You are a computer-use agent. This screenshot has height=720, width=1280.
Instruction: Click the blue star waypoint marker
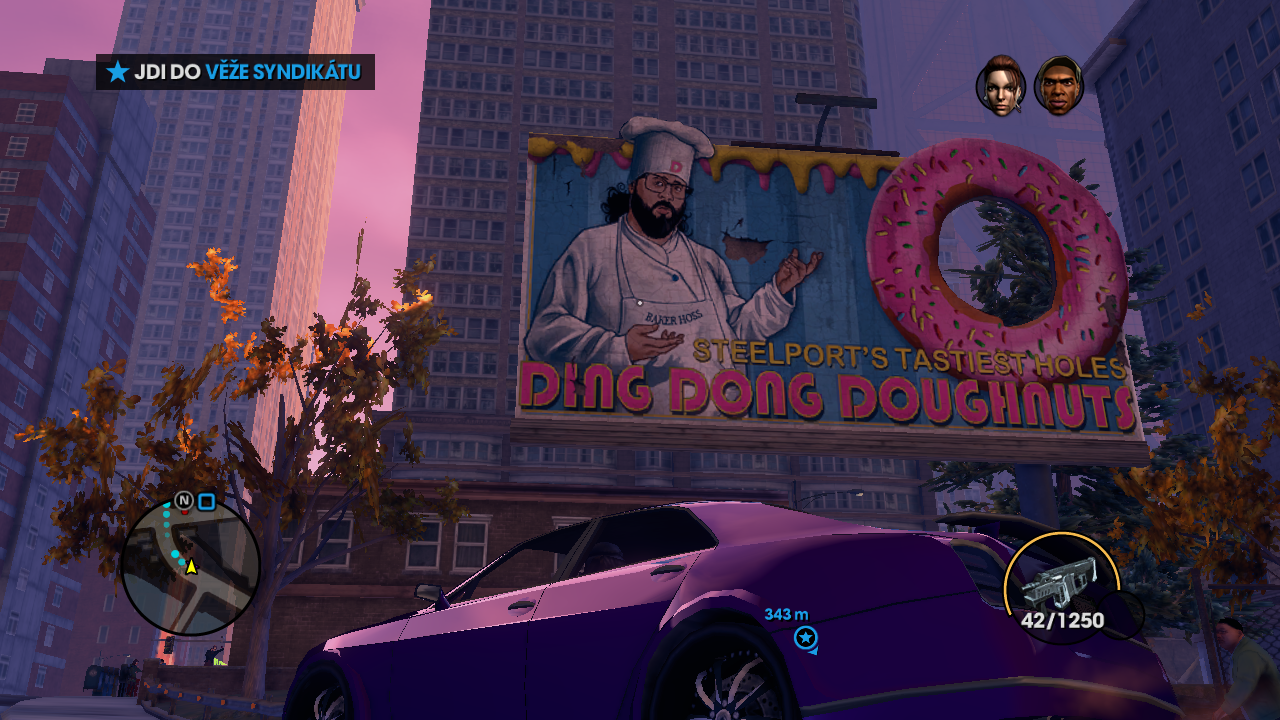(x=804, y=637)
